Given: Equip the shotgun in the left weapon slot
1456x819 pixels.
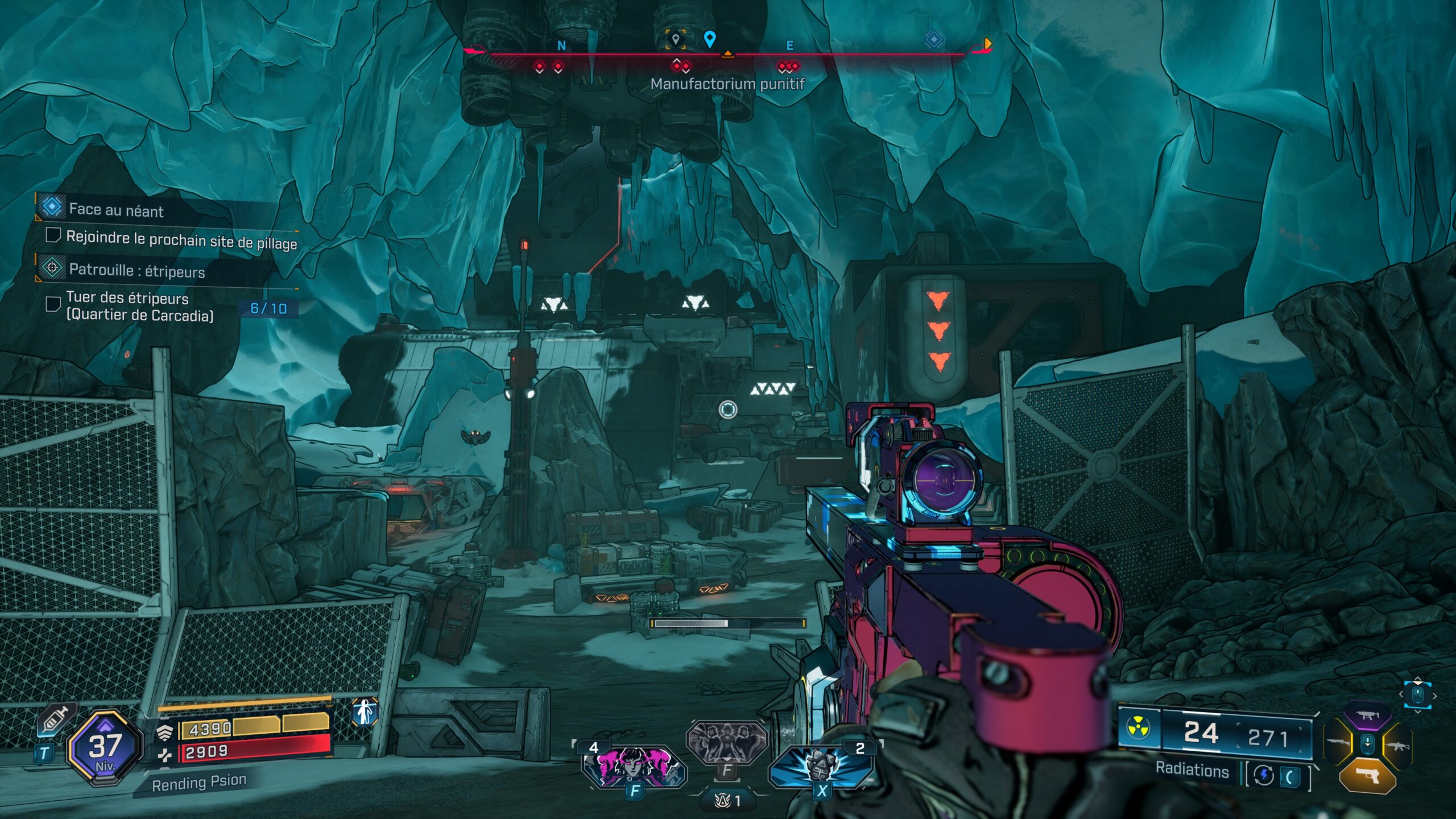Looking at the screenshot, I should tap(1338, 743).
